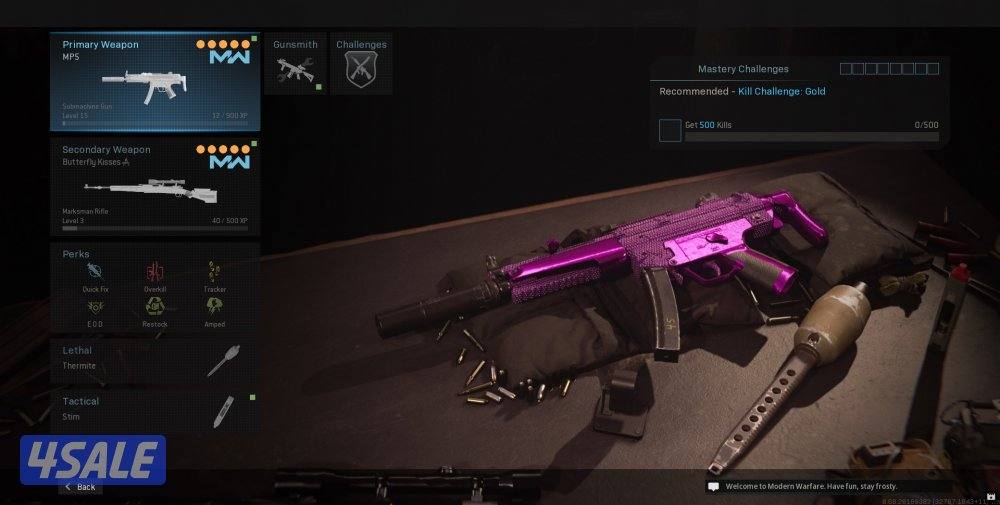Image resolution: width=1000 pixels, height=505 pixels.
Task: Go Back to the previous menu
Action: [80, 487]
